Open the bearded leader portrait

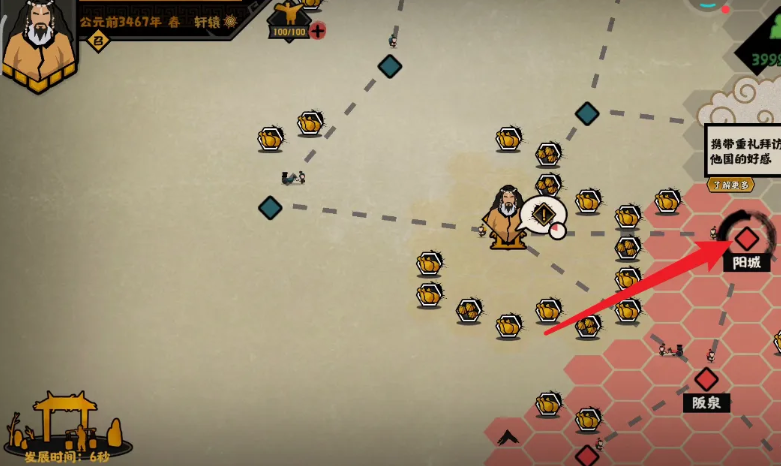40,40
